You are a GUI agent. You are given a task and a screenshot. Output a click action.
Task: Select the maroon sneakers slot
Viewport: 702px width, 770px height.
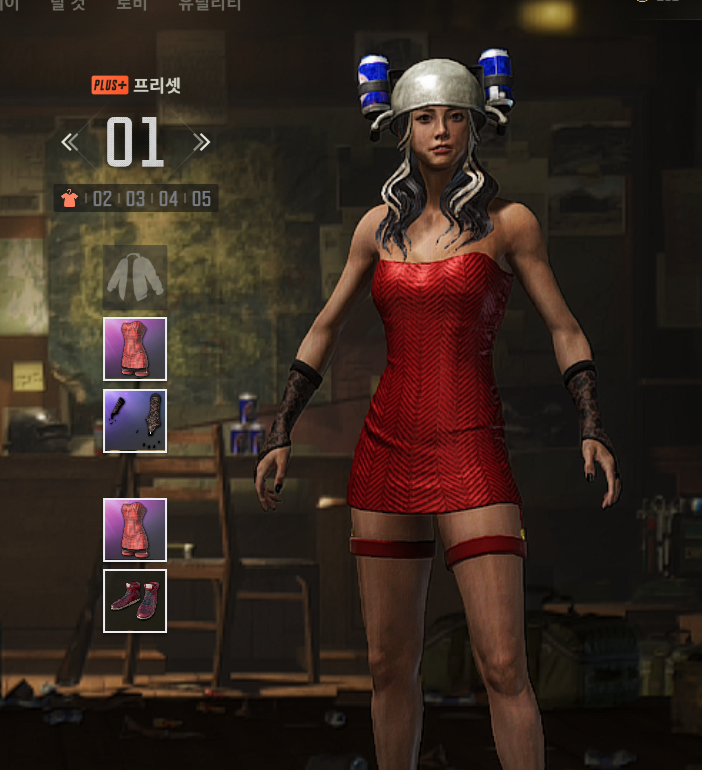coord(135,601)
